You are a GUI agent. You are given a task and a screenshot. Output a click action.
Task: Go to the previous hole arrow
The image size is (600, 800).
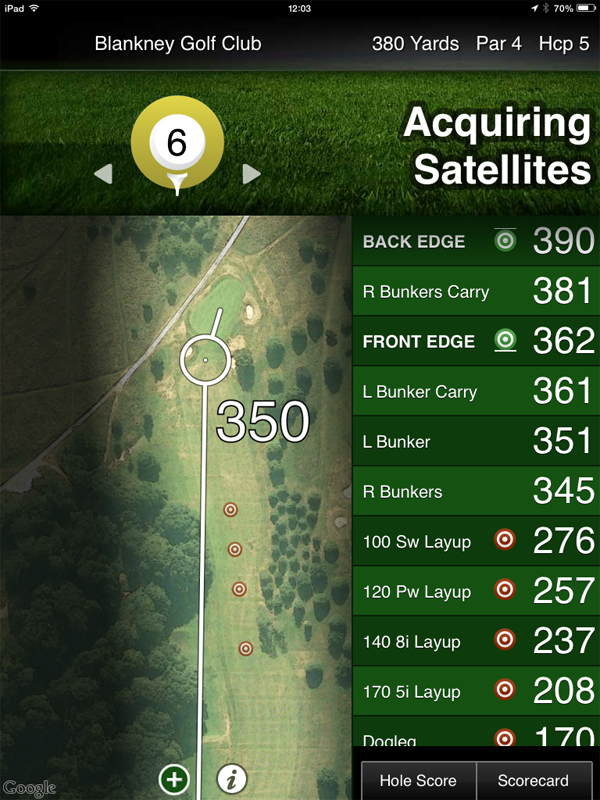coord(103,175)
